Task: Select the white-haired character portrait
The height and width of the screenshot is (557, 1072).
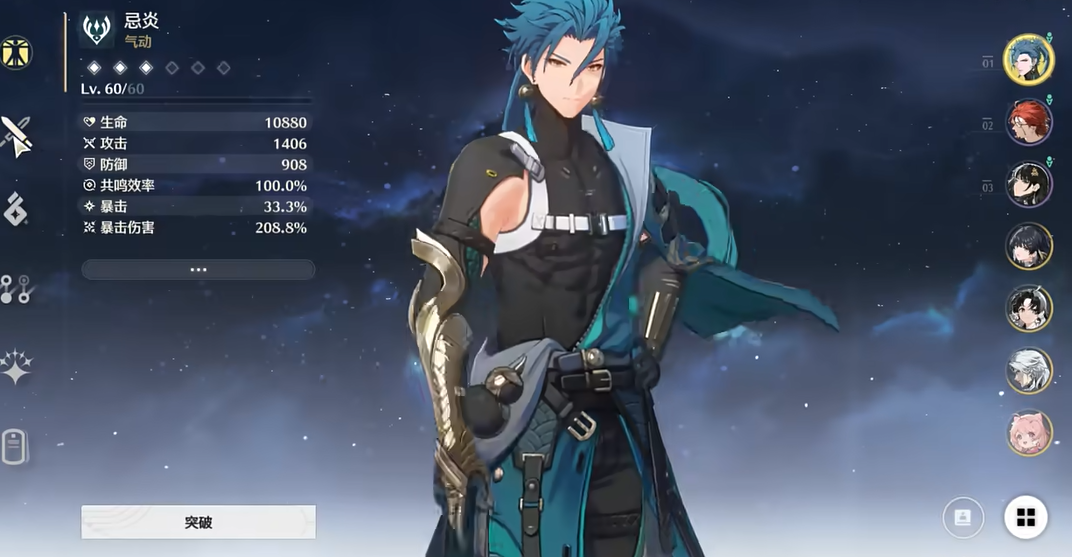Action: point(1028,371)
